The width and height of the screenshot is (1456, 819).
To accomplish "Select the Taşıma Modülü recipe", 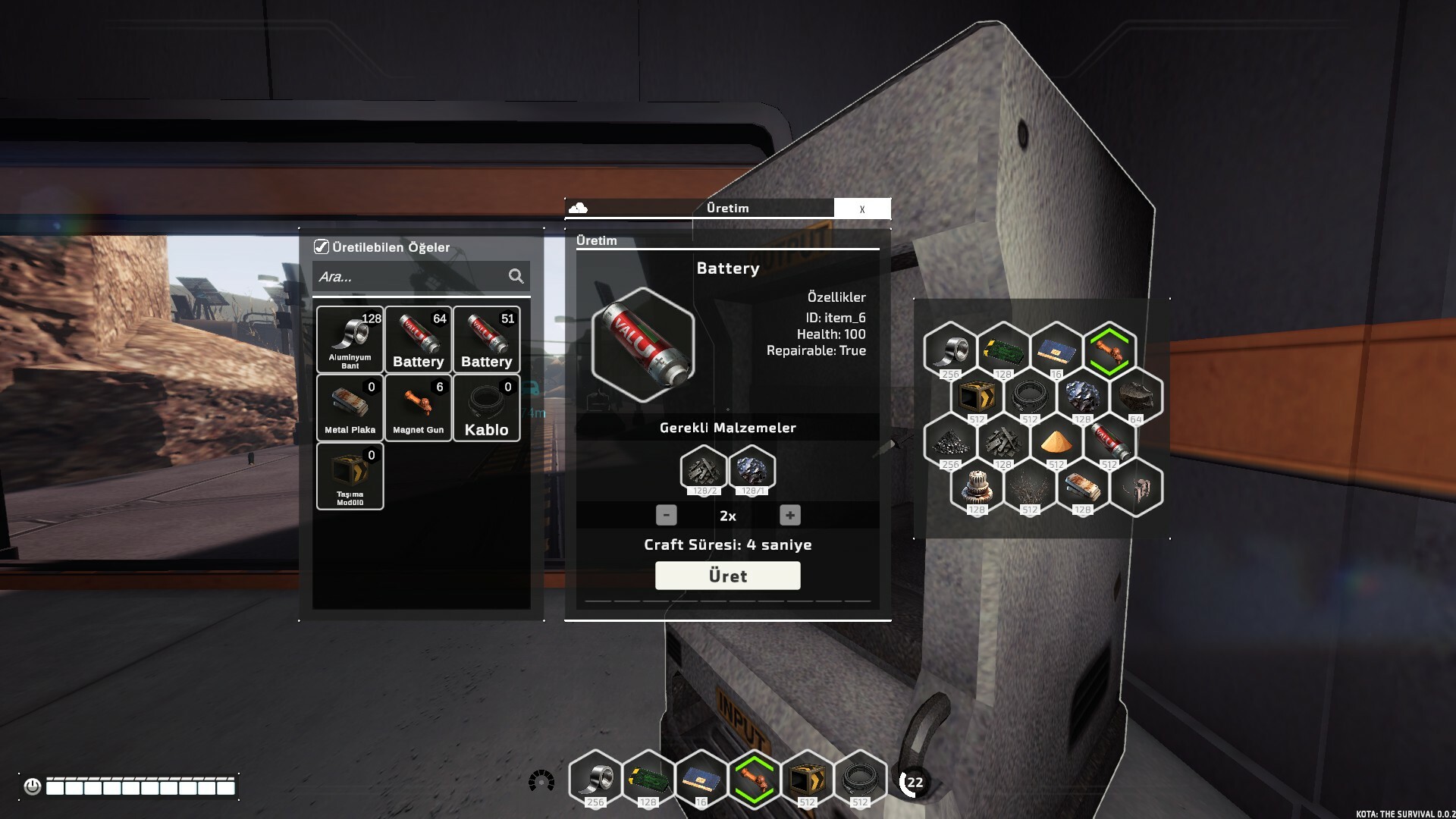I will 350,475.
